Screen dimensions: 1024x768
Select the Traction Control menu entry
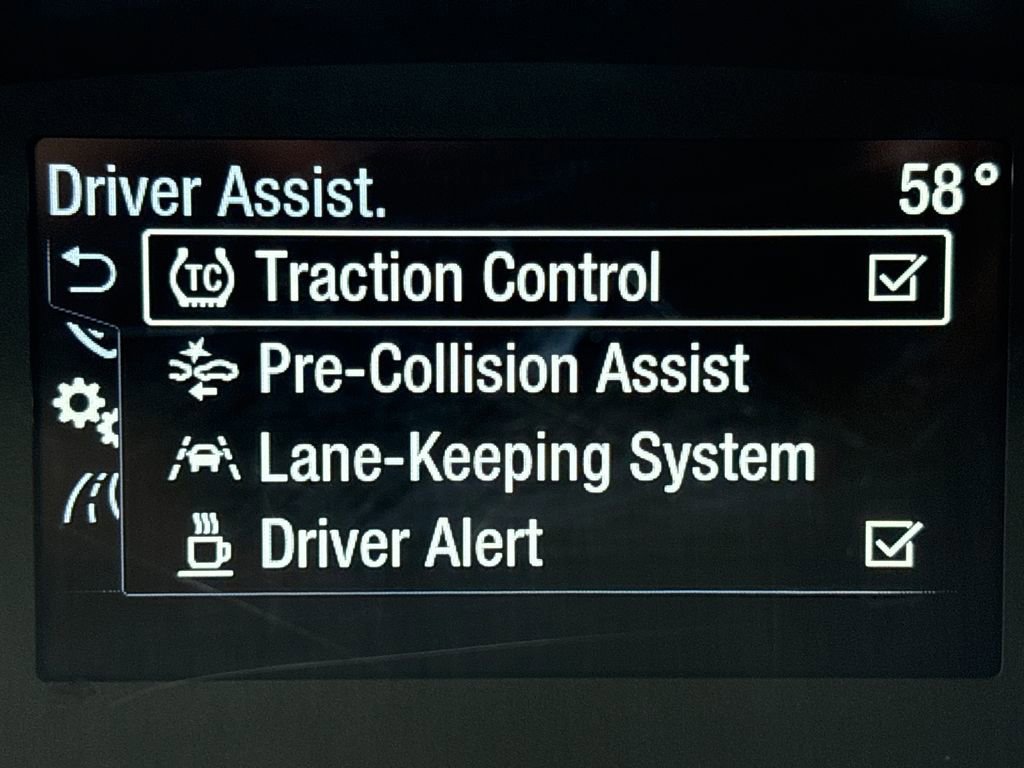click(460, 277)
